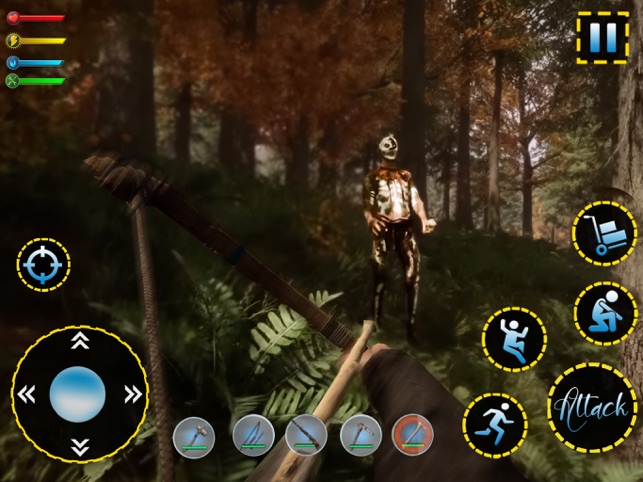Equip the bow from the hotbar

pos(253,436)
